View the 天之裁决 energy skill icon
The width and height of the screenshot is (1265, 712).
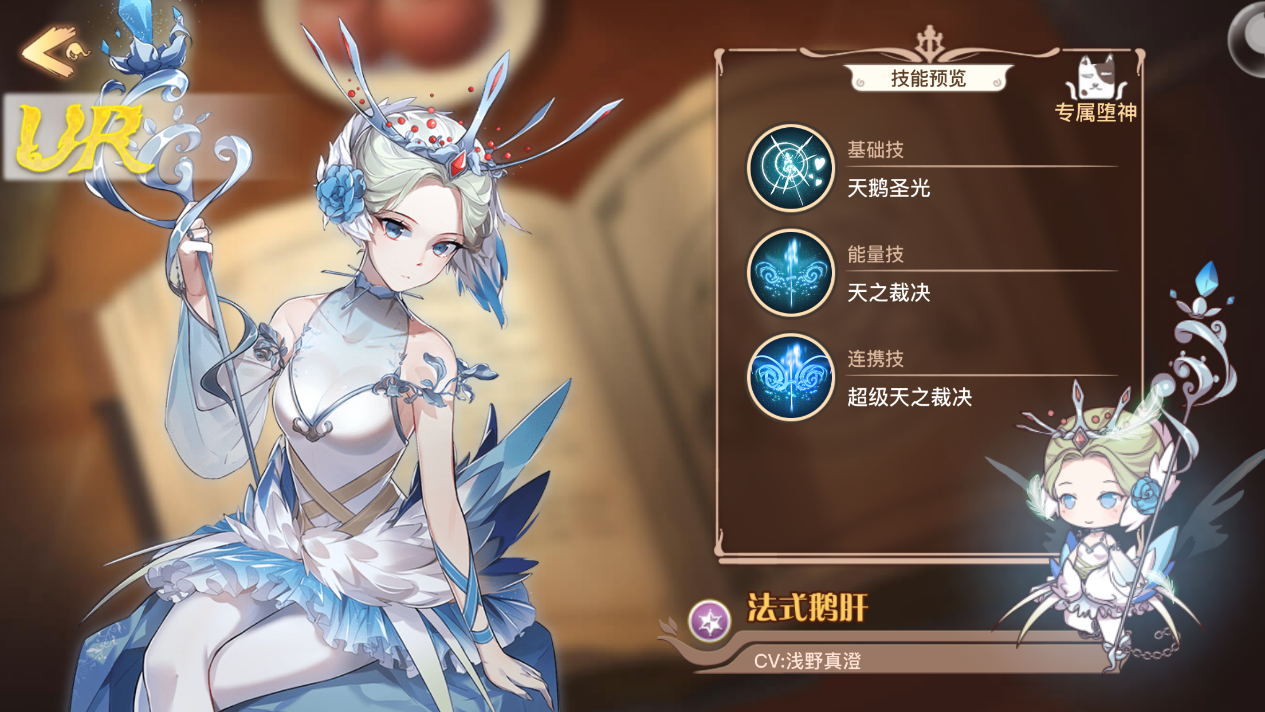[791, 273]
